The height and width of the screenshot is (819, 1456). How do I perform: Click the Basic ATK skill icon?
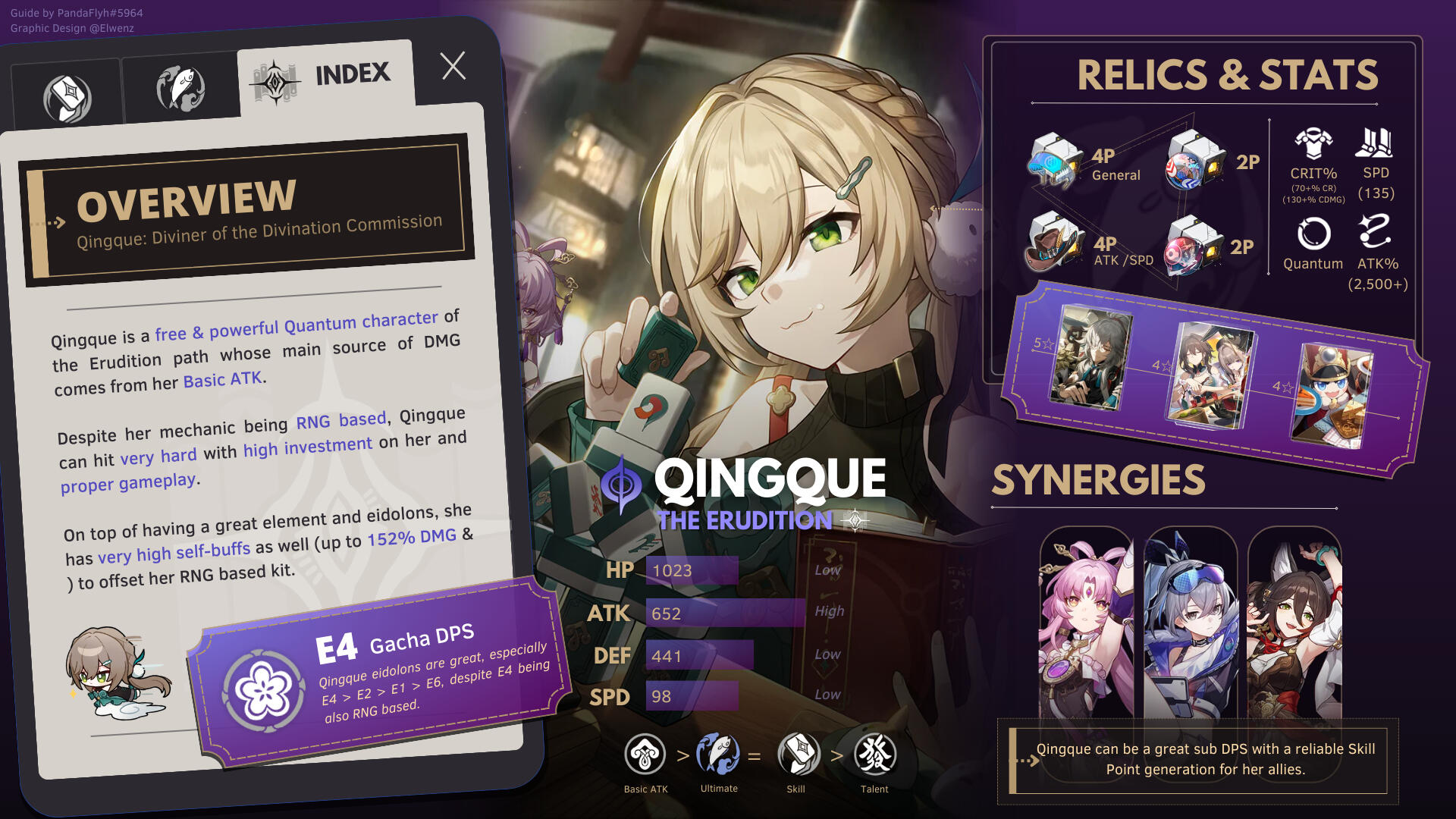pyautogui.click(x=645, y=755)
